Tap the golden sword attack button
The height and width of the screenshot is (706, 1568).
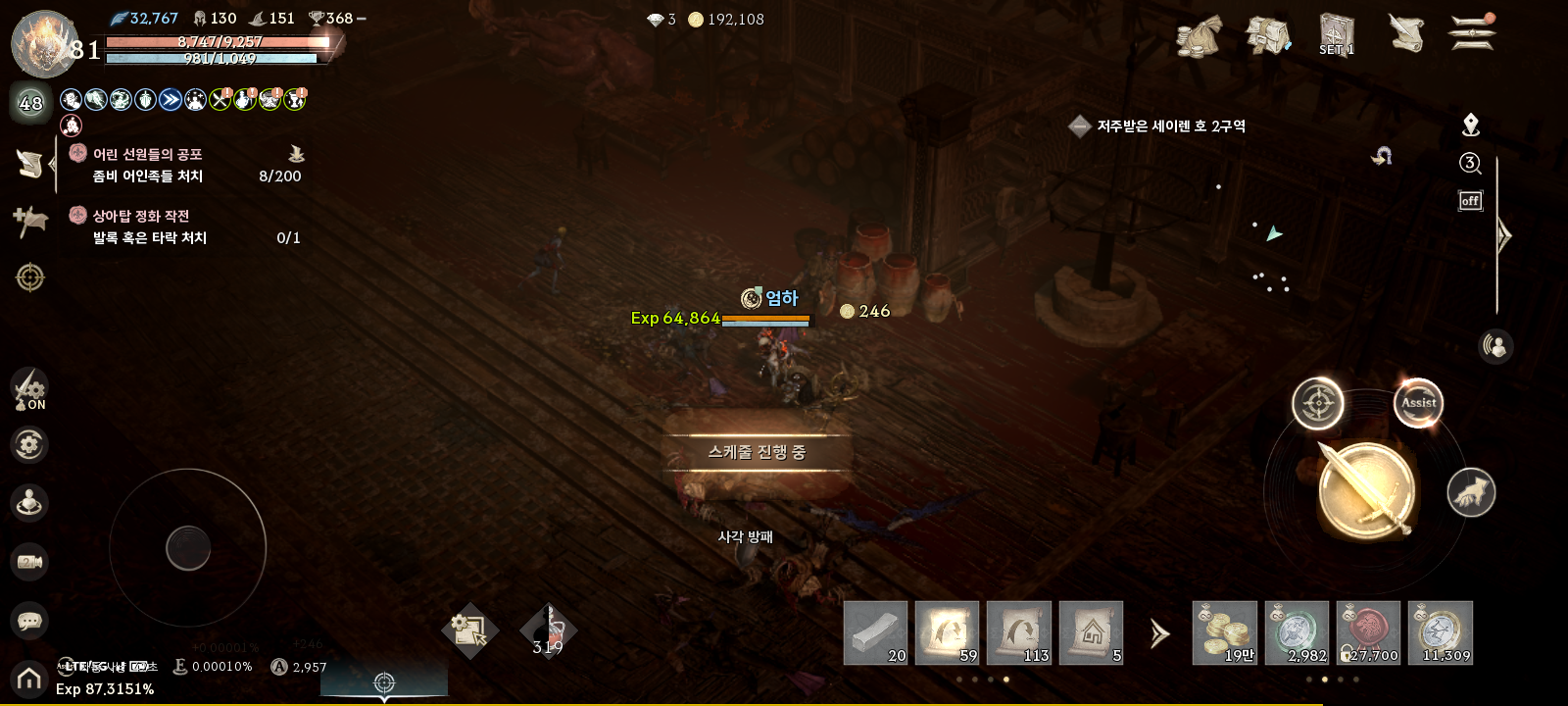tap(1366, 490)
